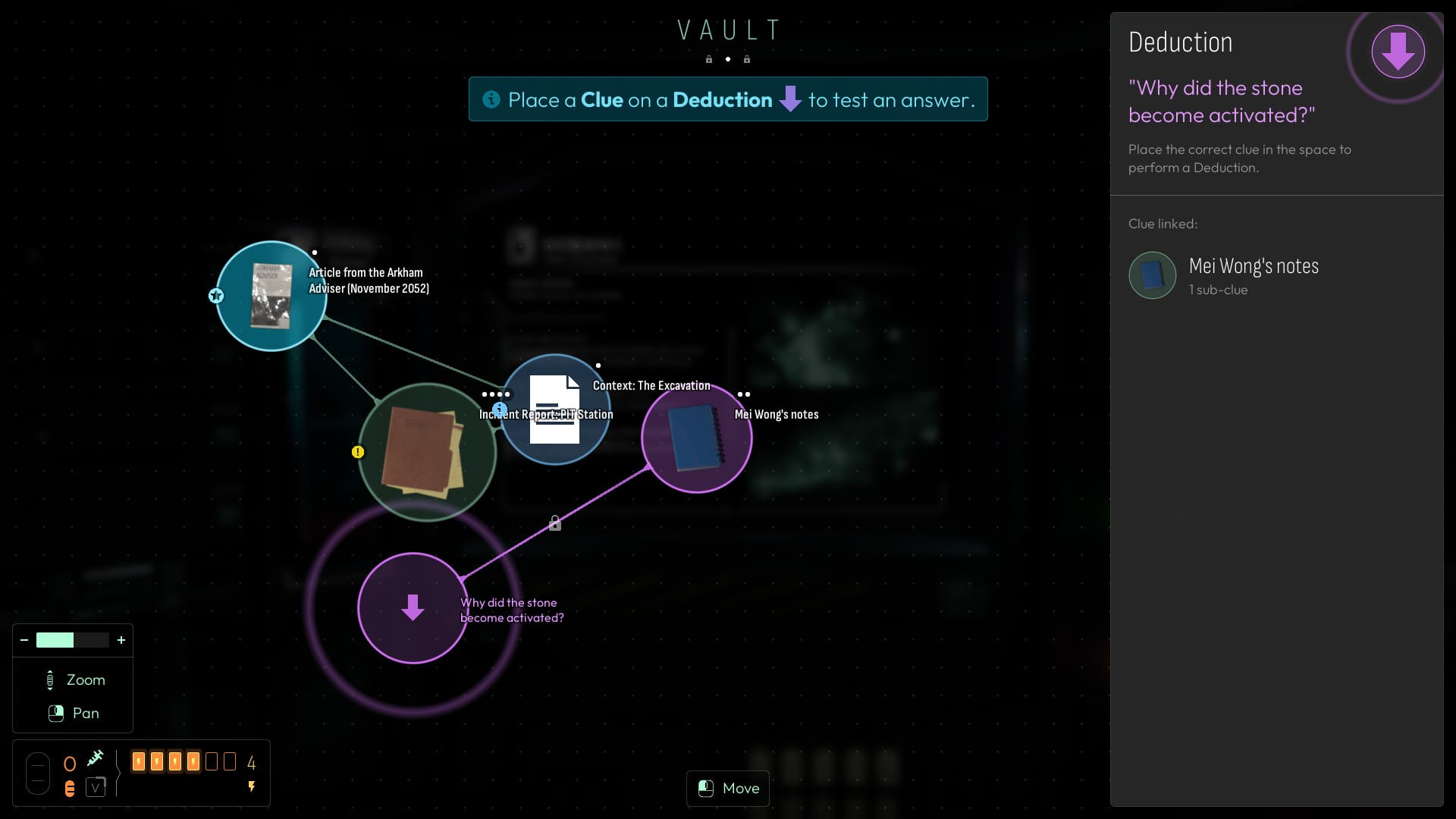Click the lightning bolt below the energy bar

click(251, 787)
